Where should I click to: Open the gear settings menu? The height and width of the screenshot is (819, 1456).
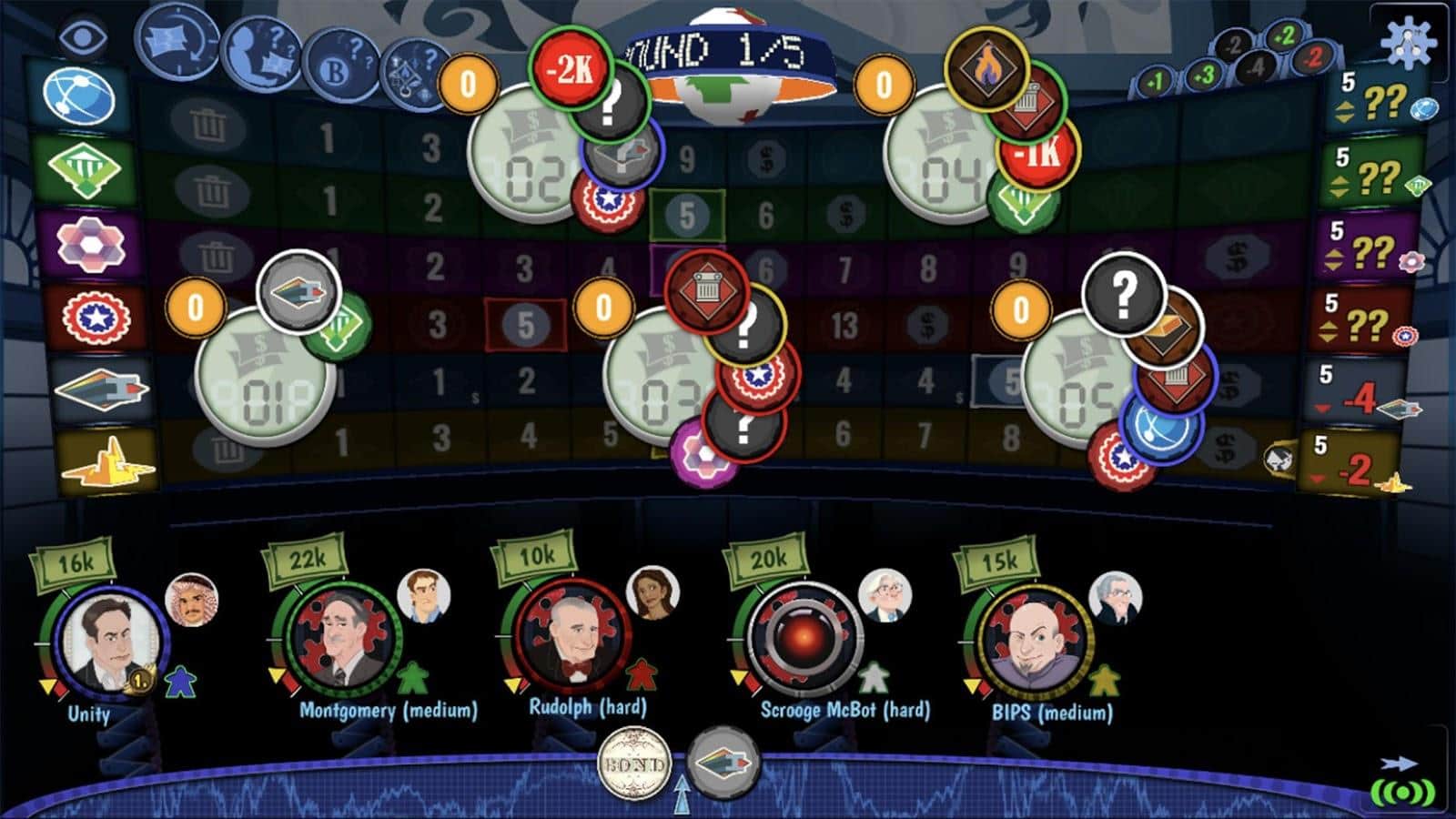point(1406,40)
